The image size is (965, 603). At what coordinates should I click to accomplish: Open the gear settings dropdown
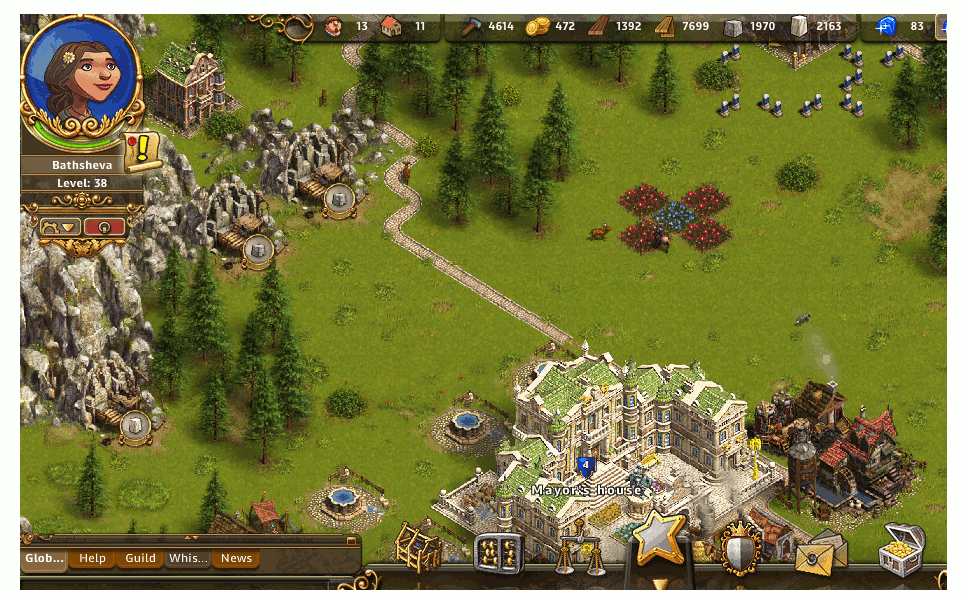[x=59, y=227]
